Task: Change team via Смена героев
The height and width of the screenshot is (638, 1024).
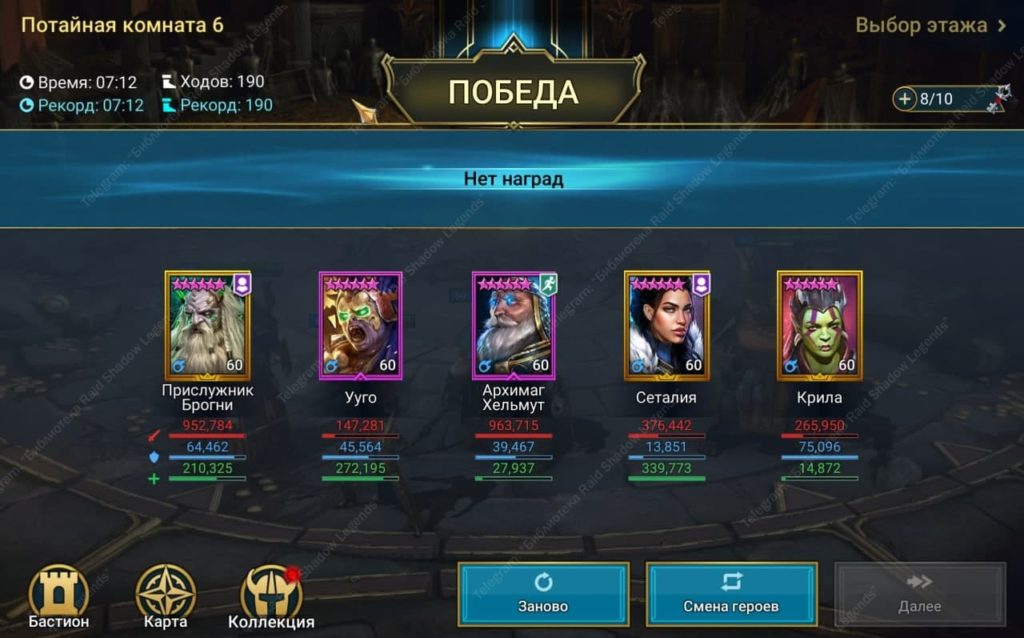Action: click(731, 594)
